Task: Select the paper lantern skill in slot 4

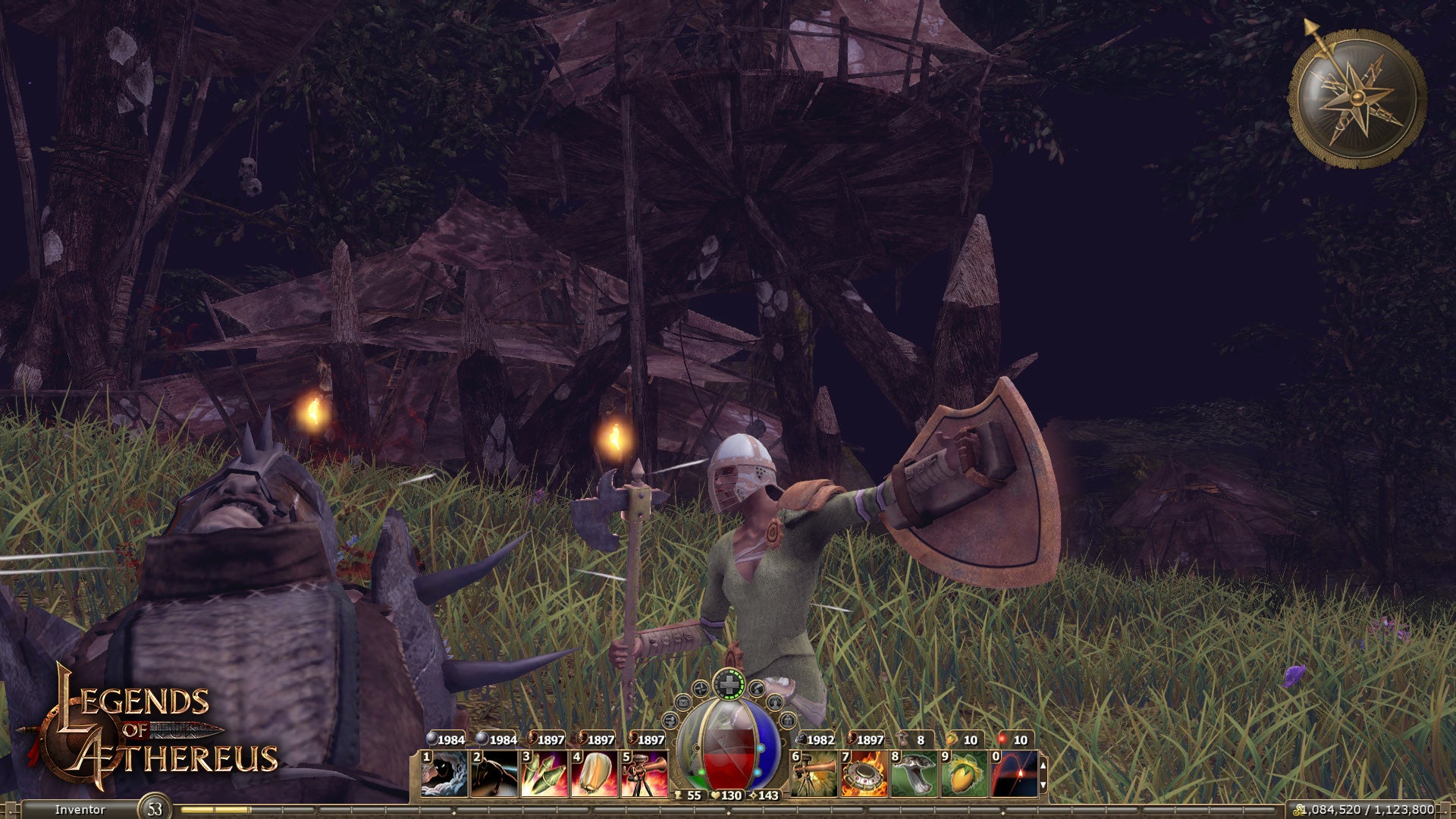Action: tap(595, 773)
